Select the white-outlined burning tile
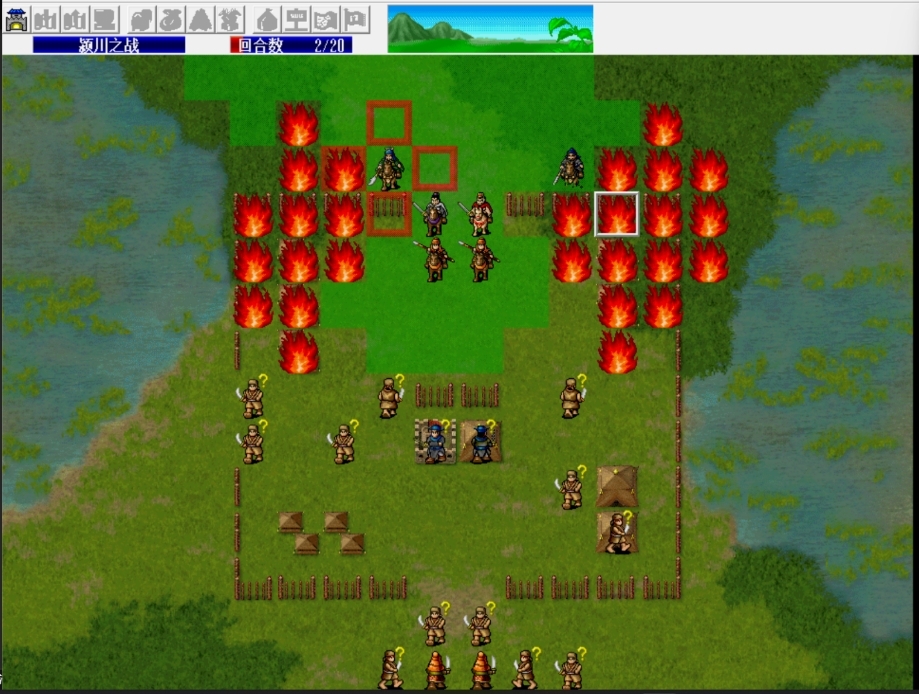Viewport: 920px width, 695px height. (x=617, y=214)
